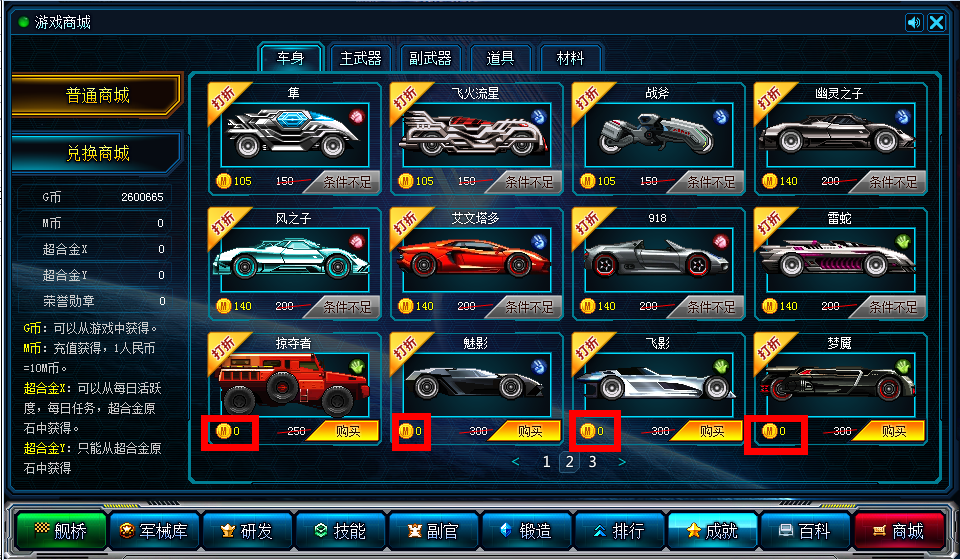Image resolution: width=960 pixels, height=560 pixels.
Task: Open the 锻造 forging menu
Action: point(527,531)
